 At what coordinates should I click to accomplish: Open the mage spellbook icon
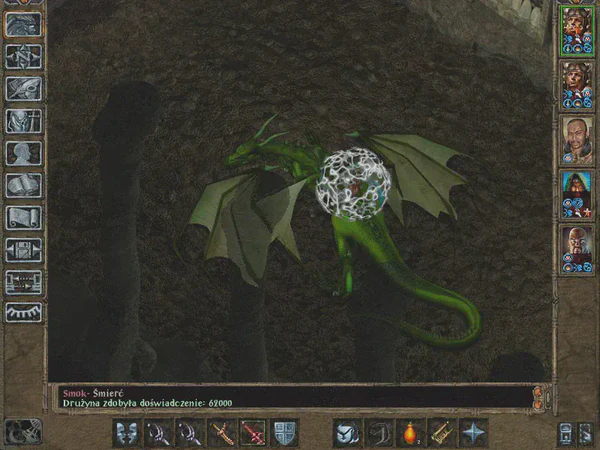(x=23, y=185)
